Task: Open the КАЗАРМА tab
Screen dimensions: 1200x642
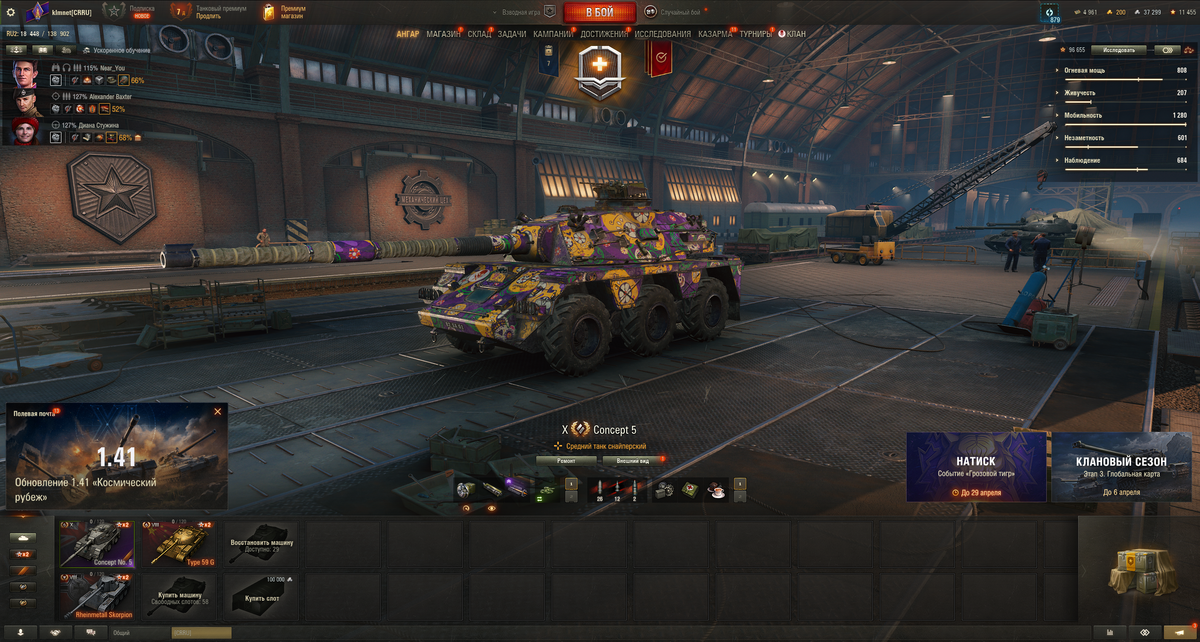Action: click(714, 34)
